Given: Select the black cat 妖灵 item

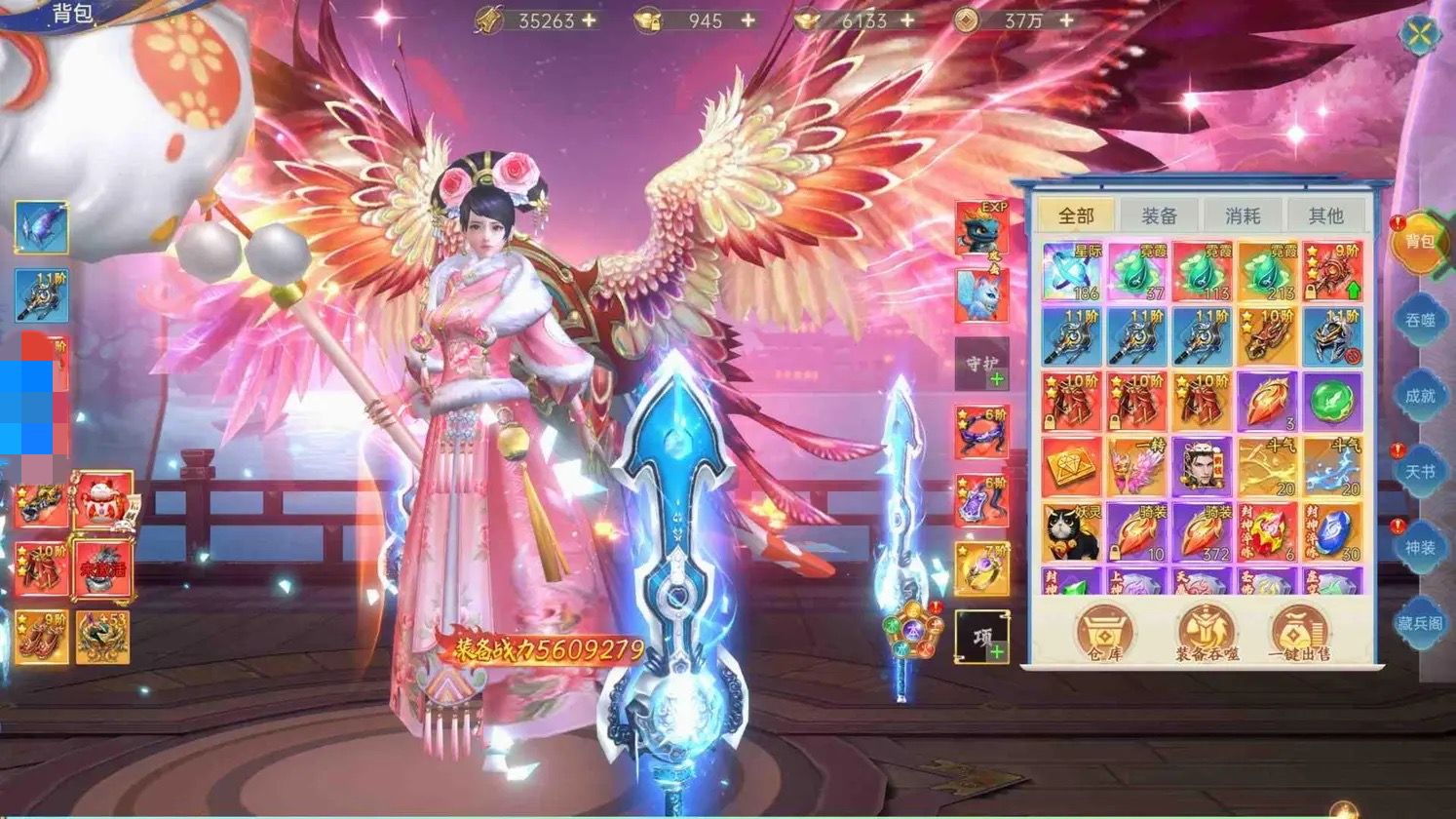Looking at the screenshot, I should pos(1072,532).
